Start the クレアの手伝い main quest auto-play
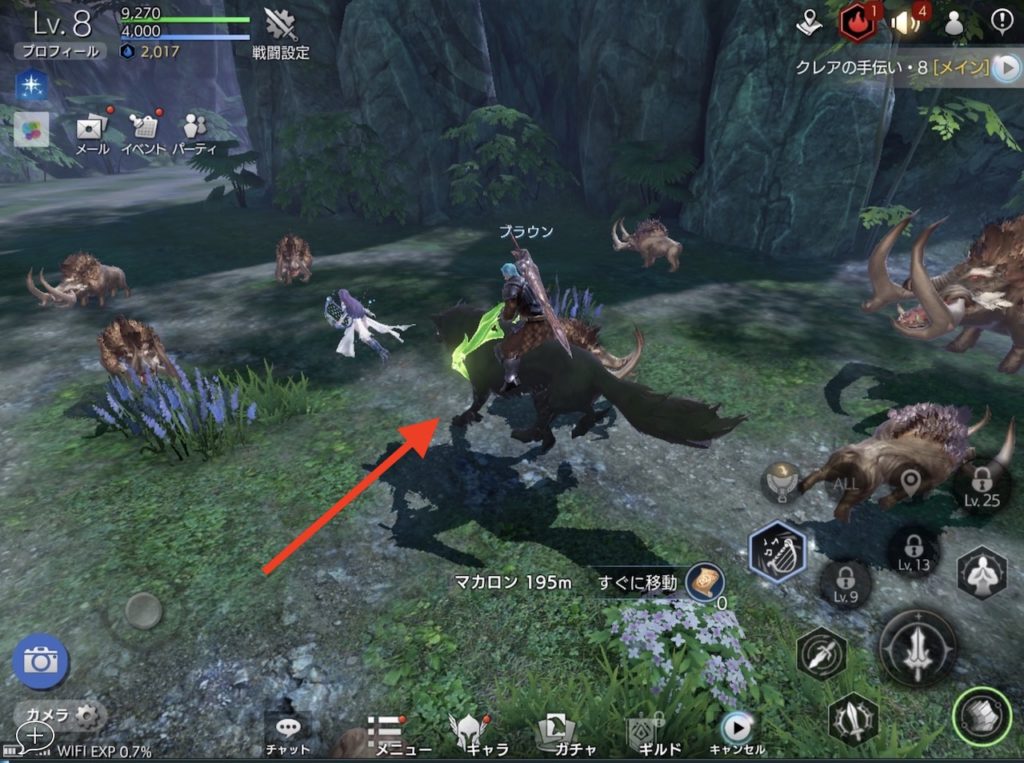 pos(1004,67)
